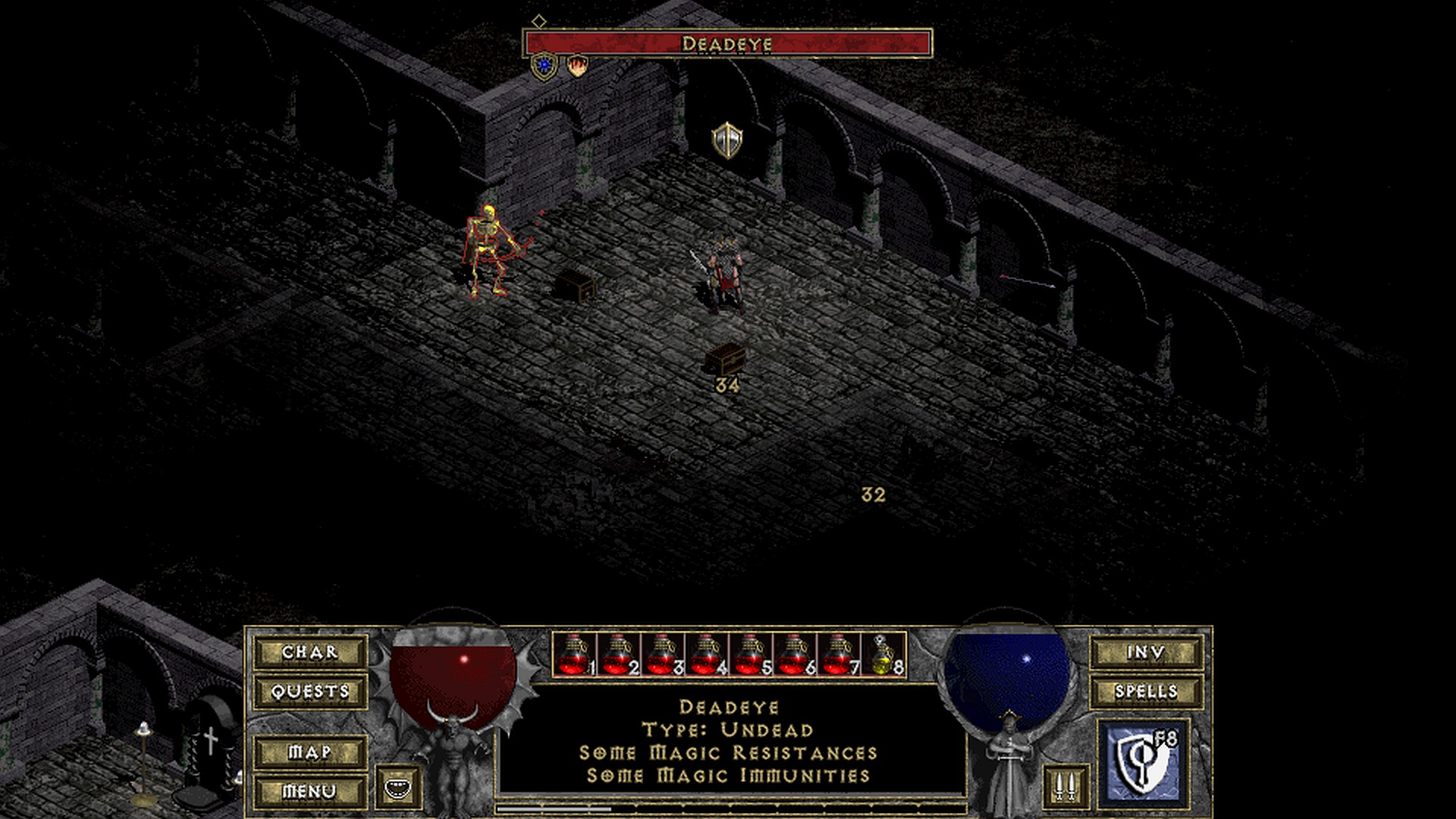This screenshot has width=1456, height=819.
Task: Use the red potion in belt slot 3
Action: (663, 654)
